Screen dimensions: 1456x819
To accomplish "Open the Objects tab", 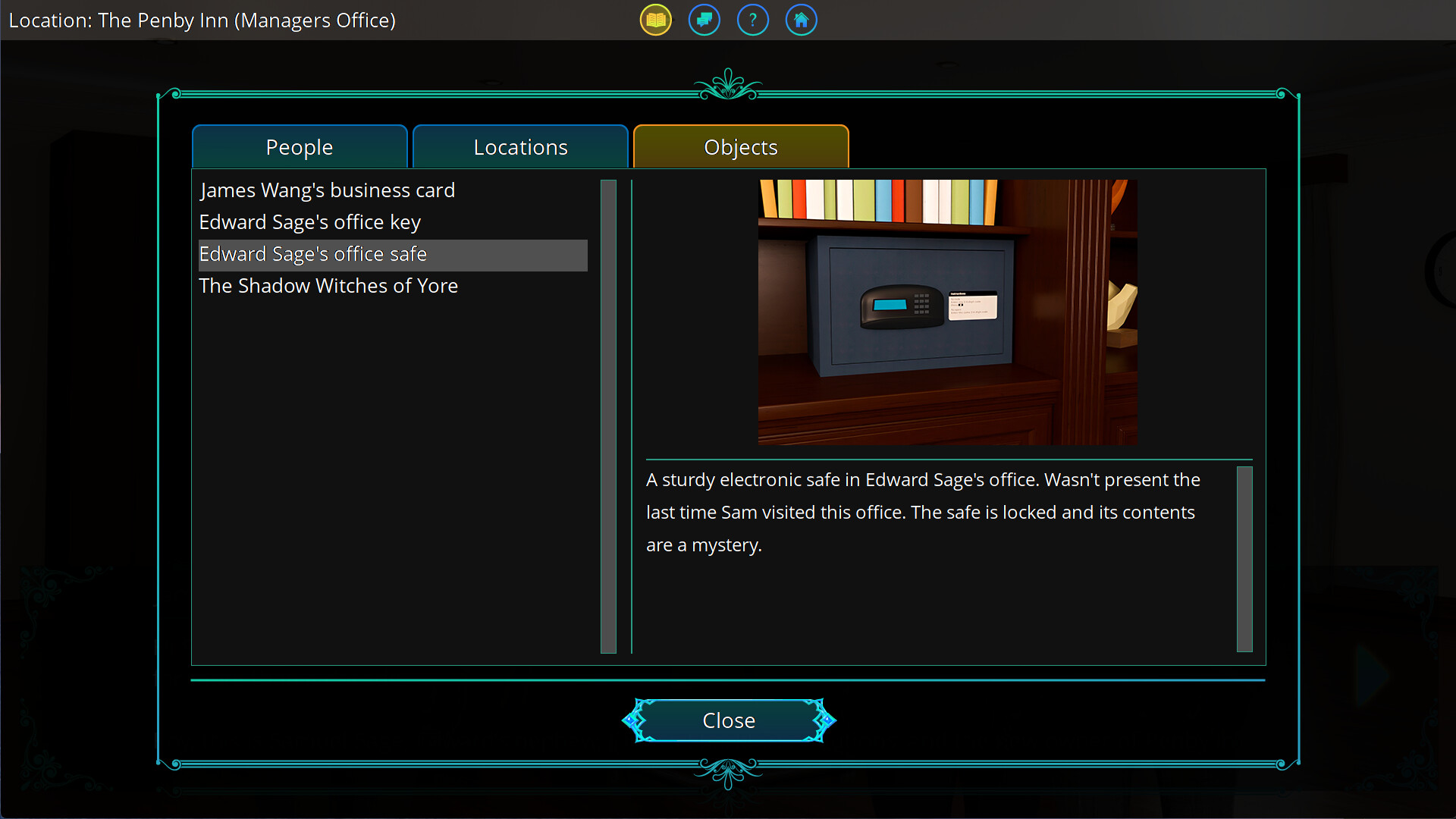I will click(x=741, y=146).
